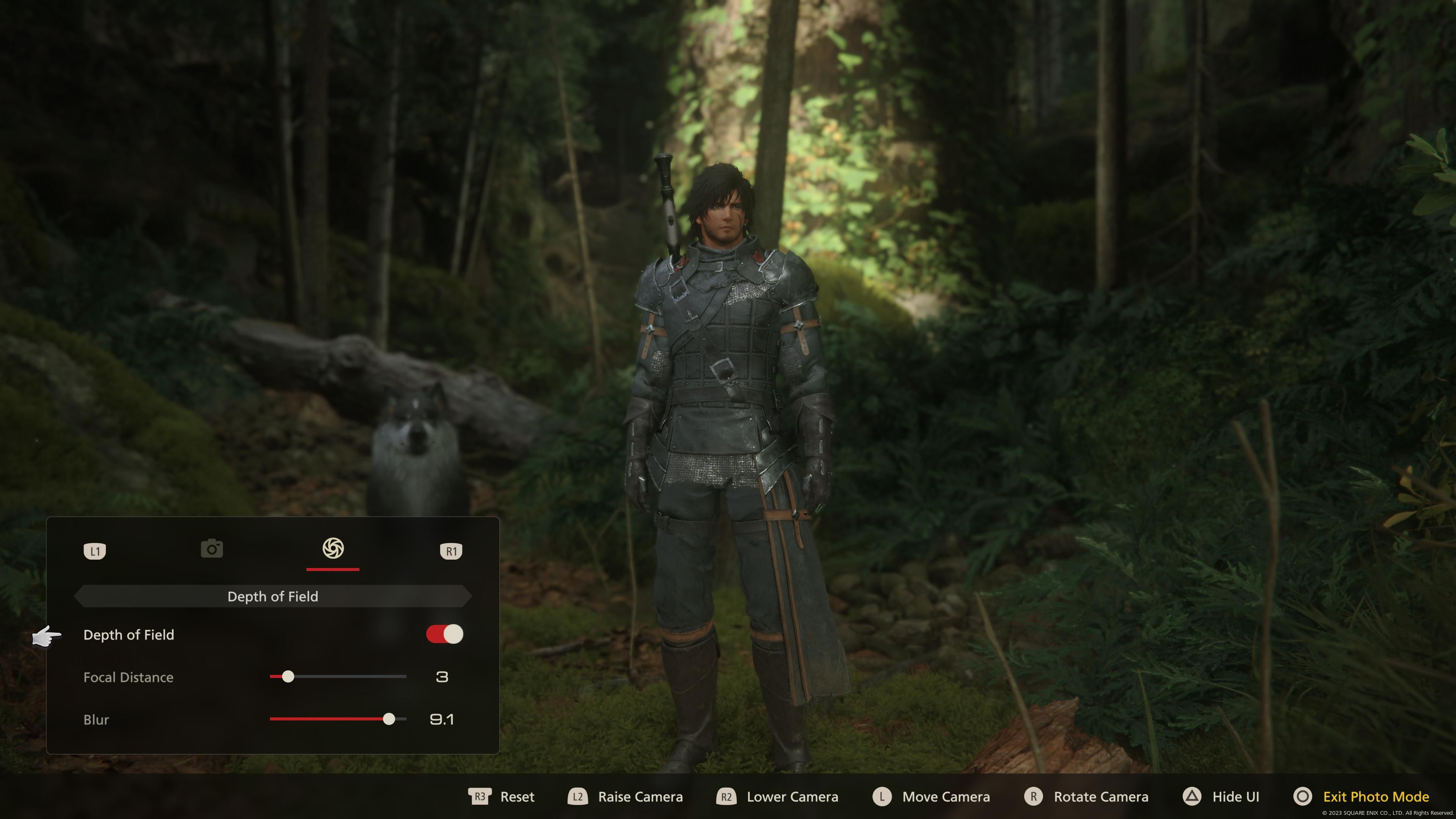The image size is (1456, 819).
Task: Click the R1 shoulder button icon
Action: pos(450,551)
